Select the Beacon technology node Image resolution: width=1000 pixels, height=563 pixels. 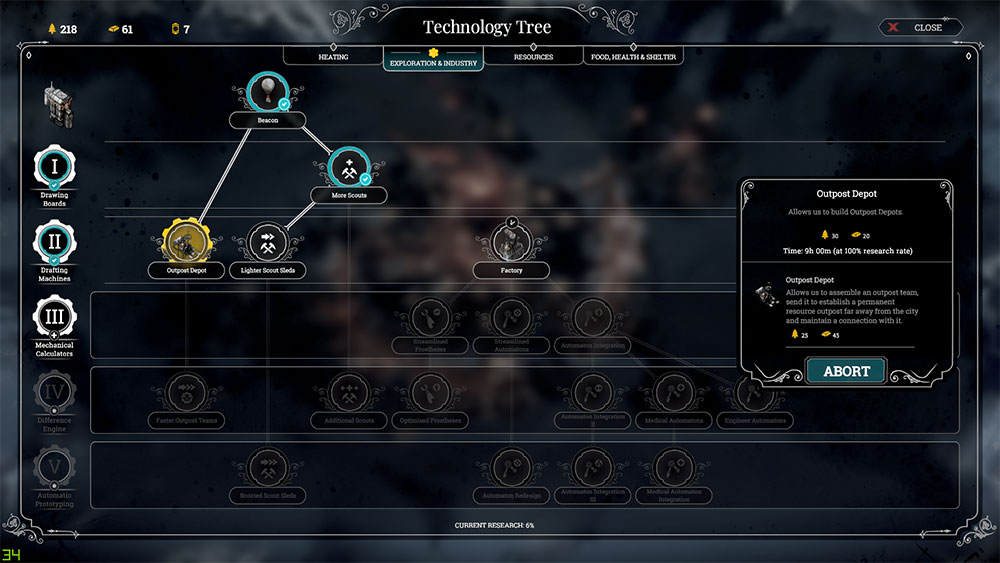[x=267, y=95]
